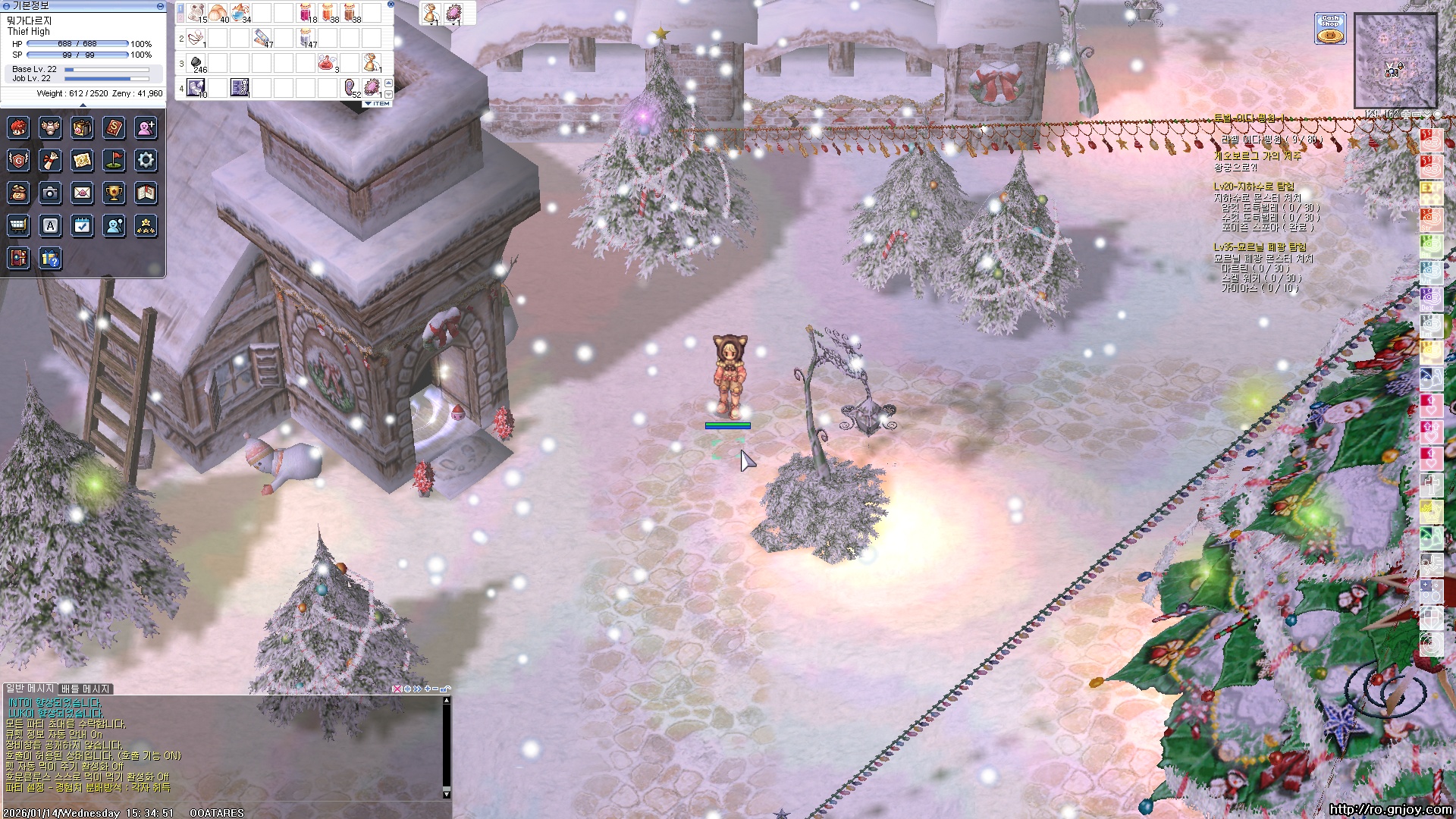The width and height of the screenshot is (1456, 819).
Task: Open the settings gear icon
Action: 146,160
